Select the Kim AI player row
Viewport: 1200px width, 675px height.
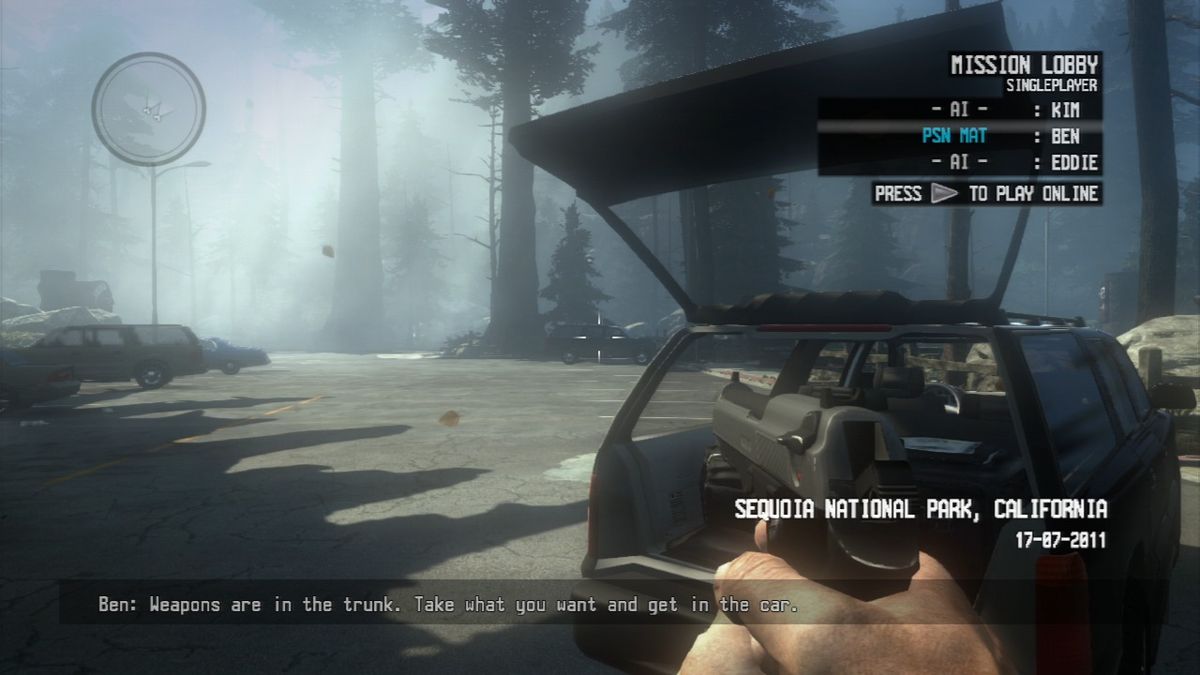tap(958, 111)
